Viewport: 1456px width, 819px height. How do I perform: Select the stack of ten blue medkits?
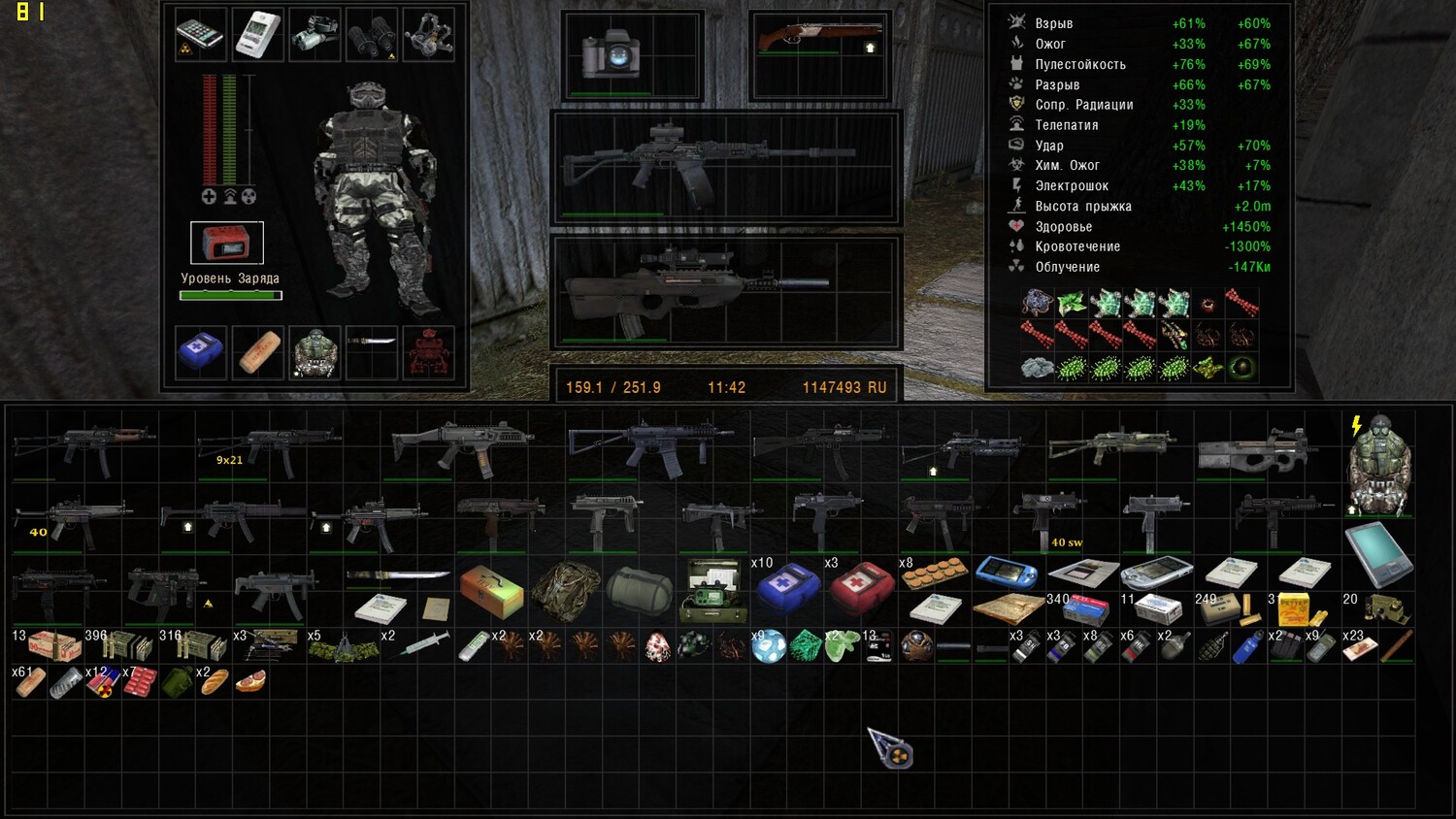tap(786, 587)
